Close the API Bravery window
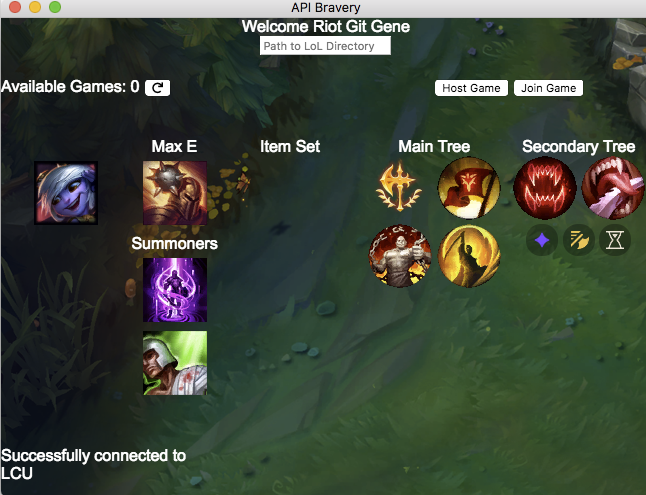This screenshot has width=646, height=495. coord(14,7)
